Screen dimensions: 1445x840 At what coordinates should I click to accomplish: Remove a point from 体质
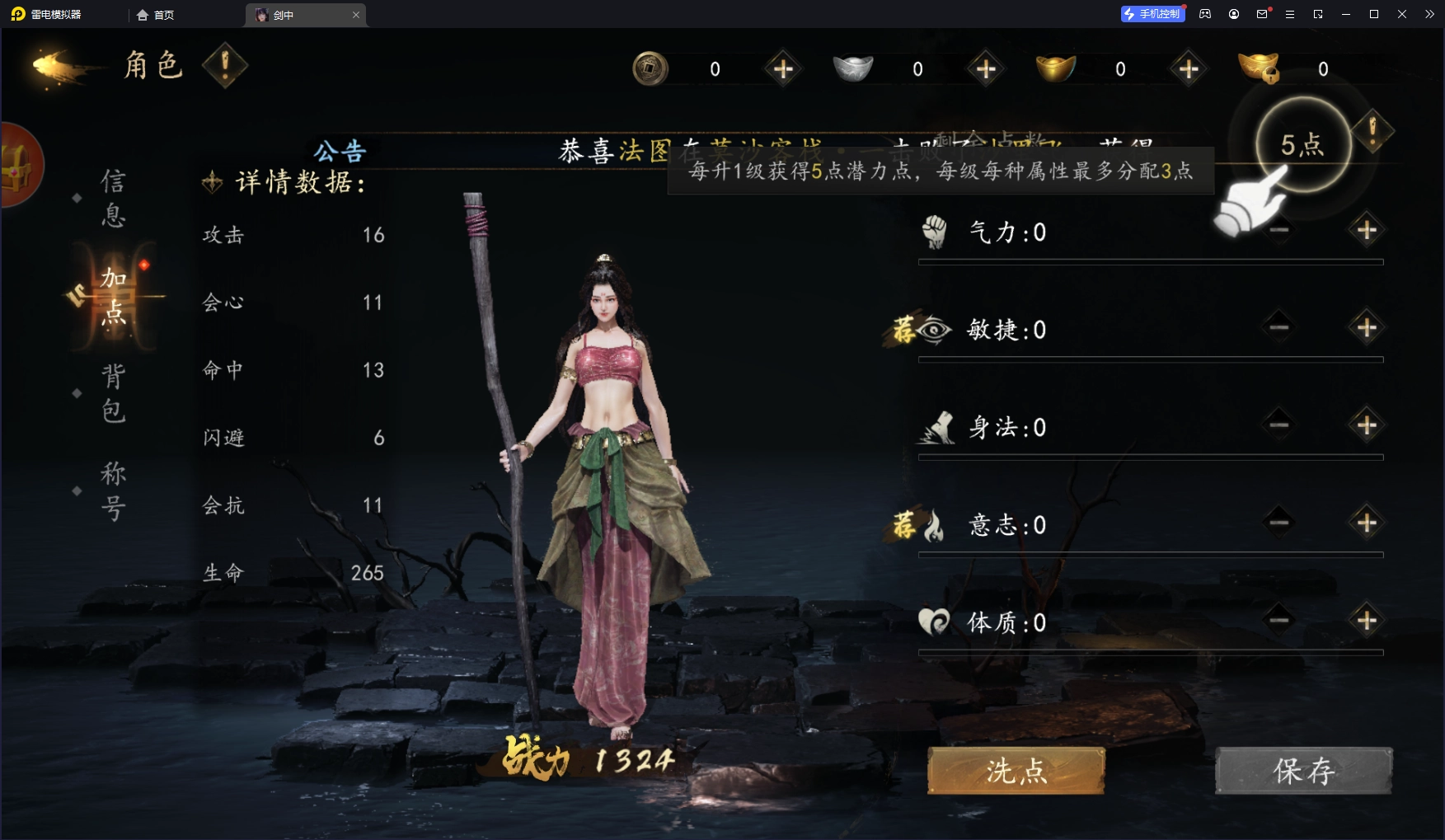tap(1278, 620)
